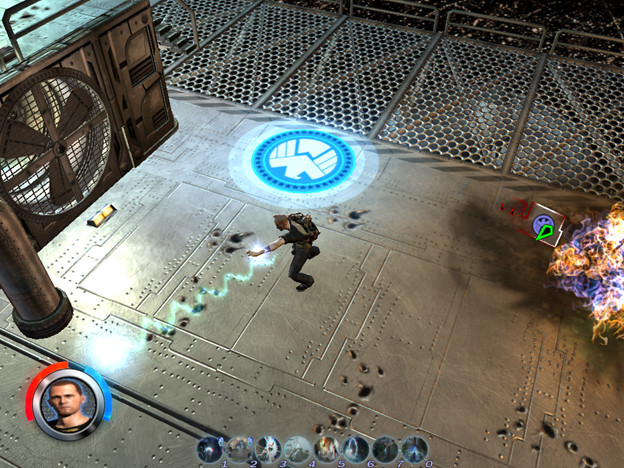The height and width of the screenshot is (468, 624).
Task: Use the power icon labeled 2
Action: point(239,449)
